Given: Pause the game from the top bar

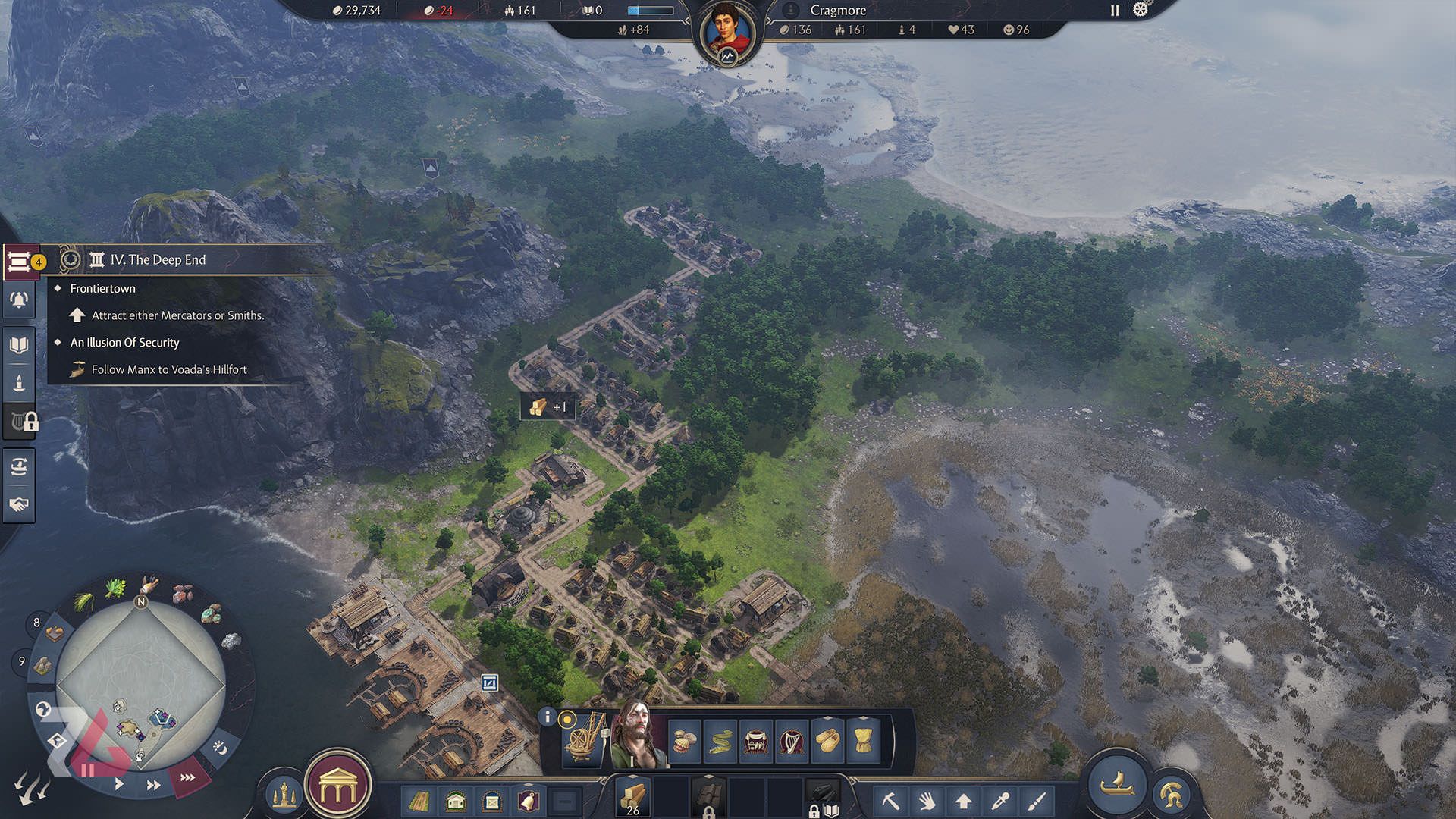Looking at the screenshot, I should pyautogui.click(x=1115, y=11).
